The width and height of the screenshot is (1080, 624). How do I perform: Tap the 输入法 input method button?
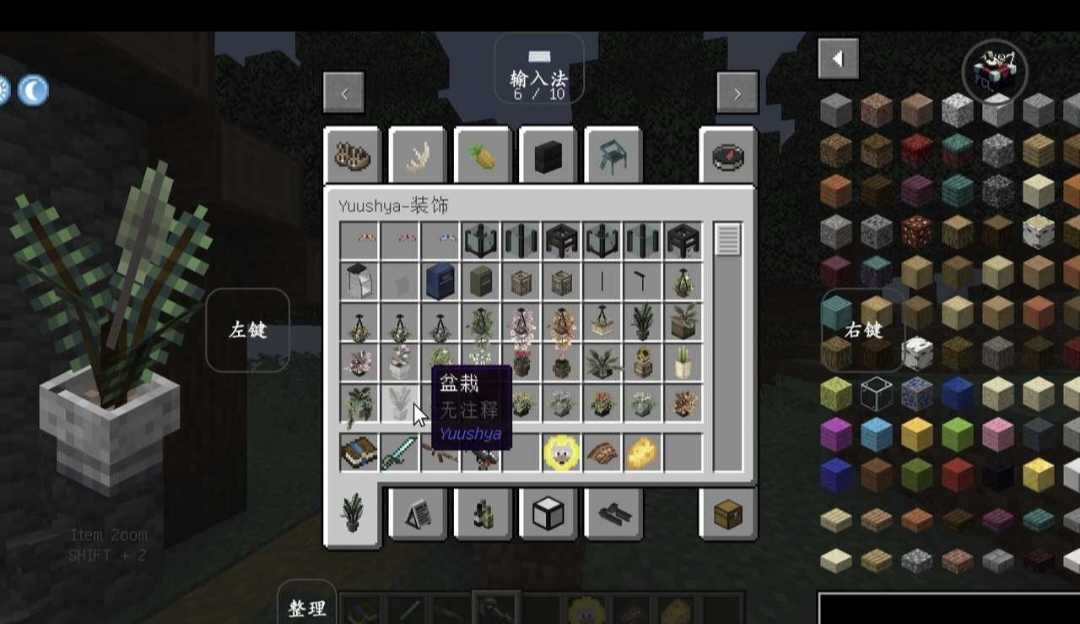tap(539, 71)
